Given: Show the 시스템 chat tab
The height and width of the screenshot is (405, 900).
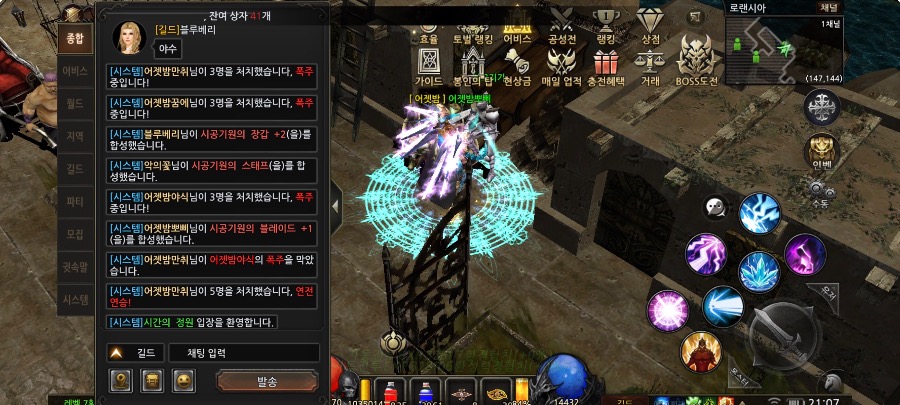Looking at the screenshot, I should click(73, 298).
